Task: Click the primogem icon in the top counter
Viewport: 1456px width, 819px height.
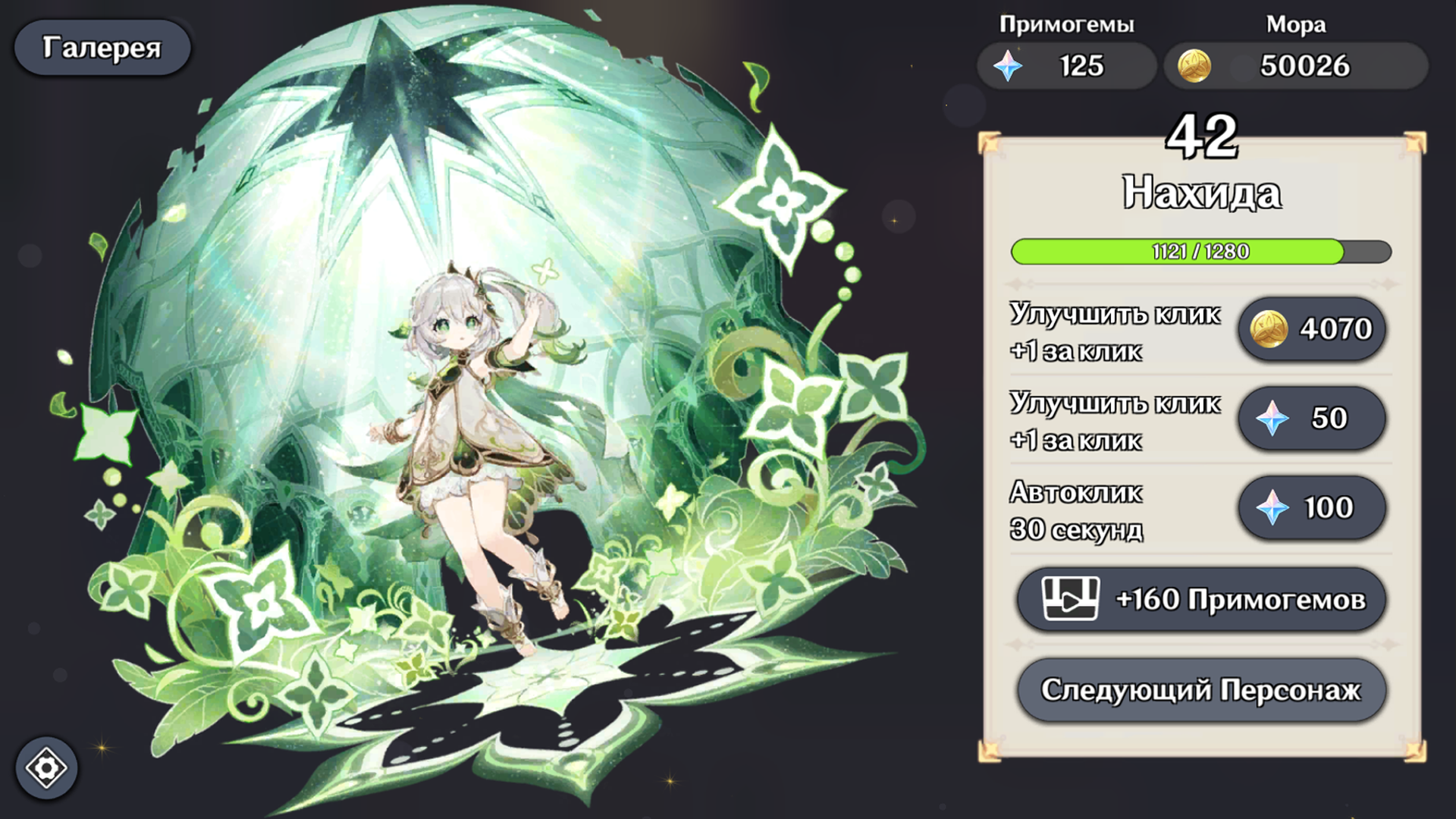Action: (1009, 66)
